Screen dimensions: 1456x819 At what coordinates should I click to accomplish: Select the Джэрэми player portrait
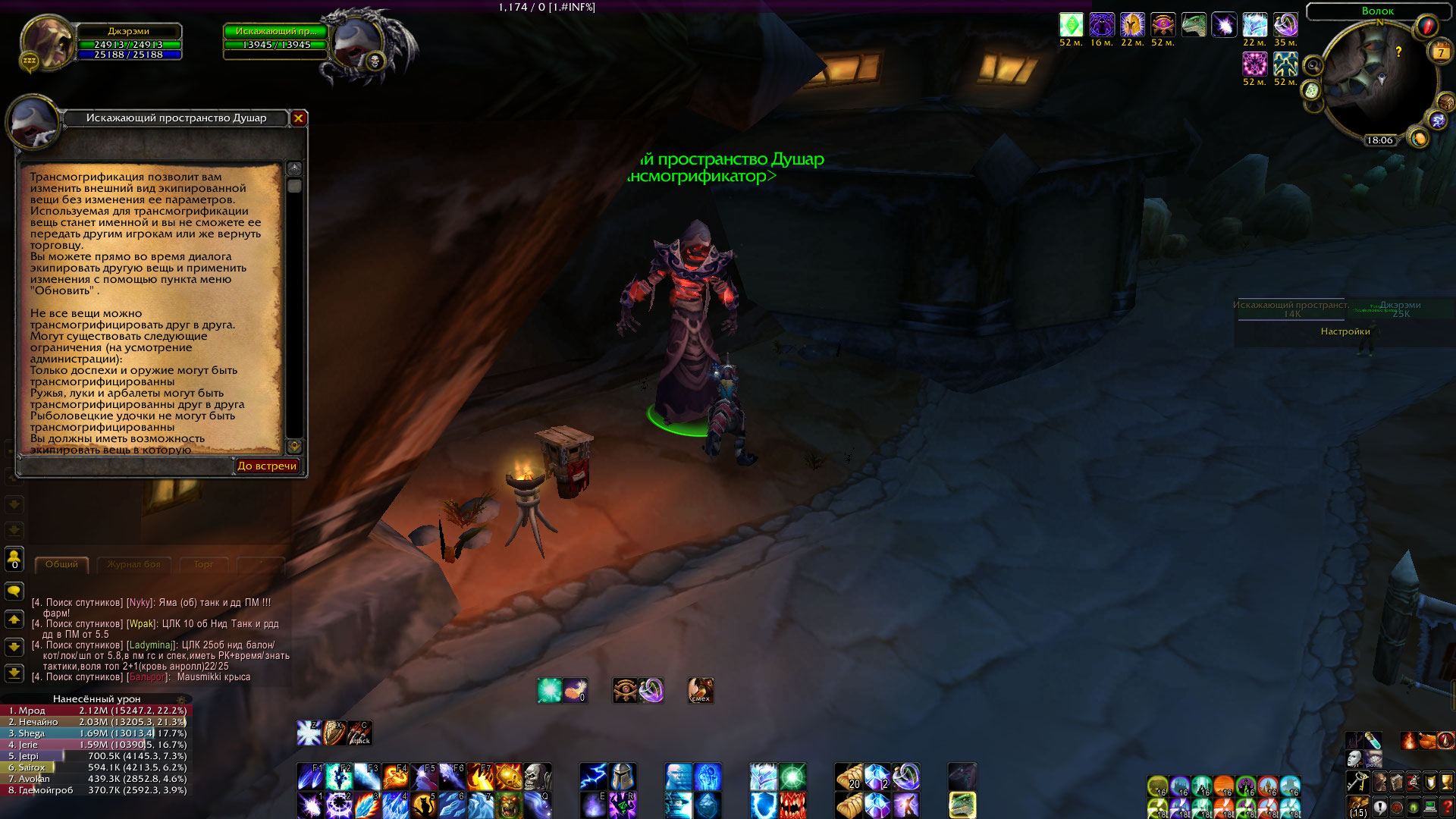click(x=47, y=43)
